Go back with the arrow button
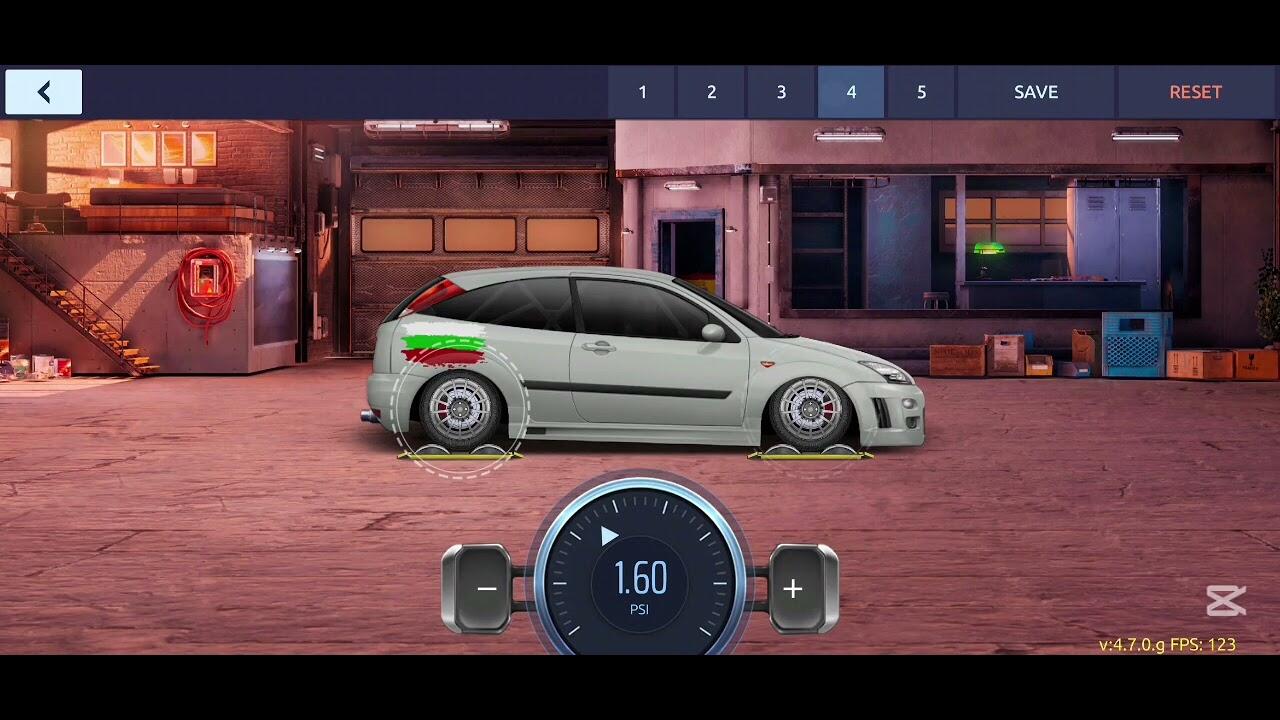The height and width of the screenshot is (720, 1280). click(x=44, y=92)
